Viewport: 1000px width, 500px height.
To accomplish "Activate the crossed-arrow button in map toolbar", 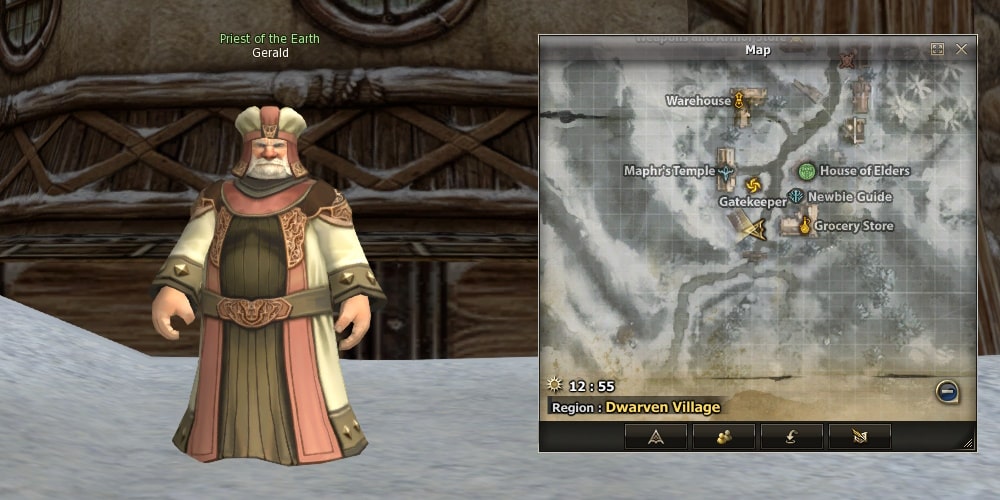I will 860,436.
